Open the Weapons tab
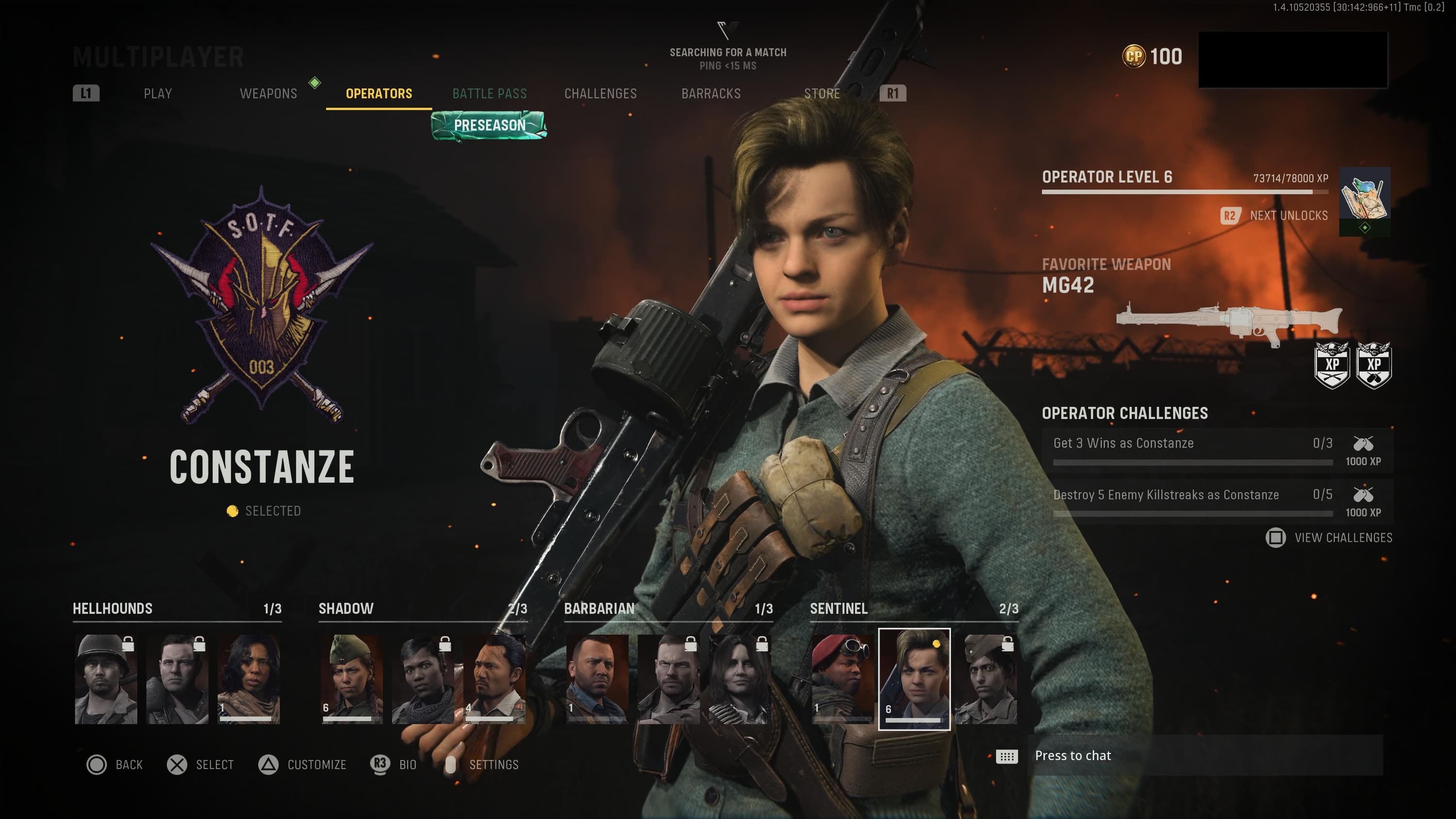 click(268, 93)
